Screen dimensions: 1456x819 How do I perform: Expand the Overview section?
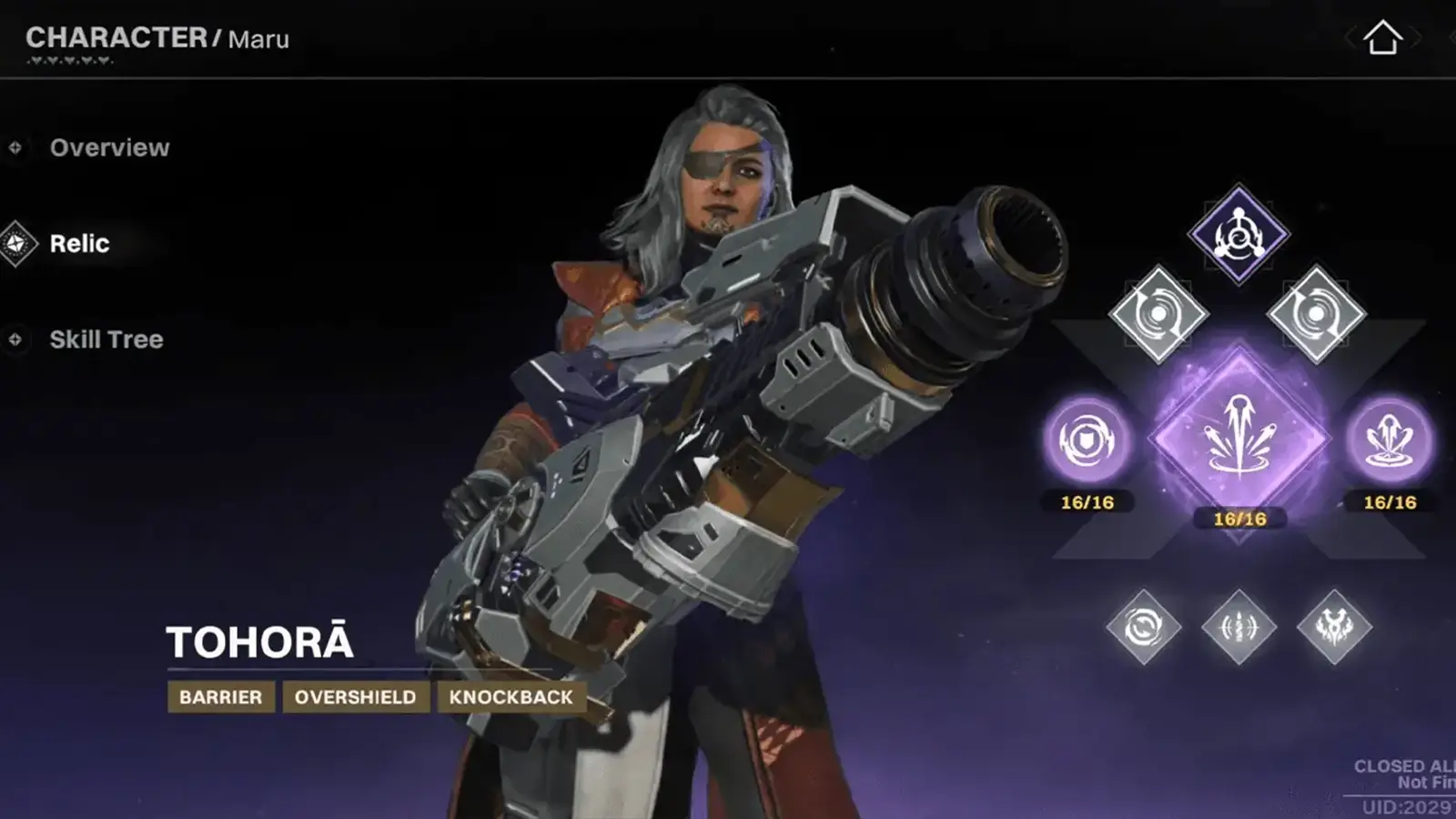[110, 147]
